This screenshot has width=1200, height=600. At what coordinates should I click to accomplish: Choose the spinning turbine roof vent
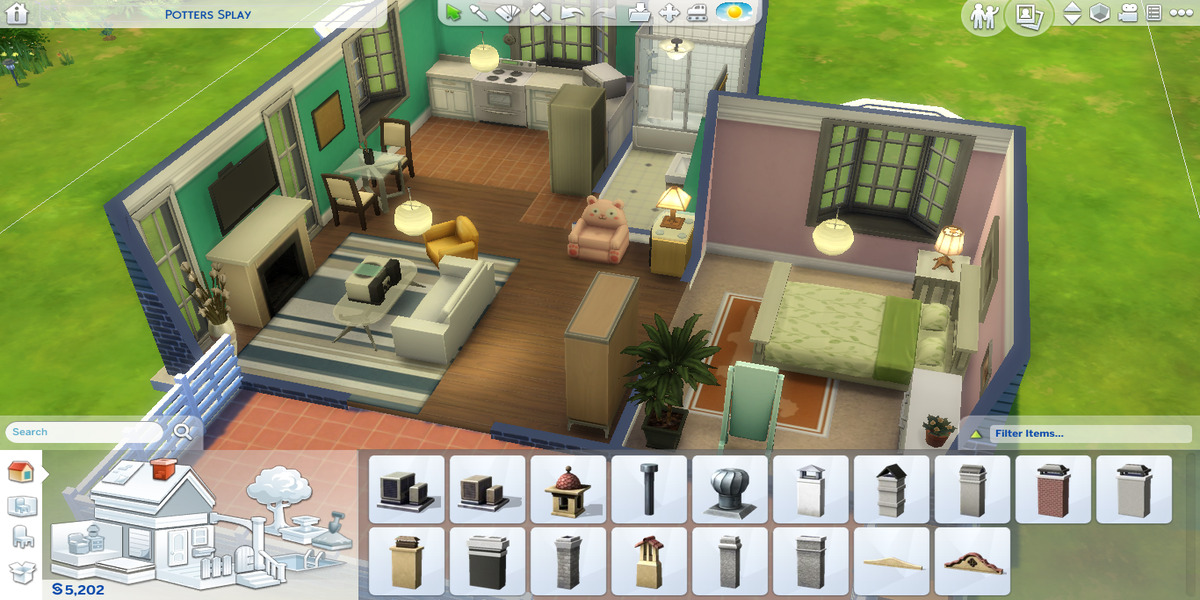(x=730, y=489)
